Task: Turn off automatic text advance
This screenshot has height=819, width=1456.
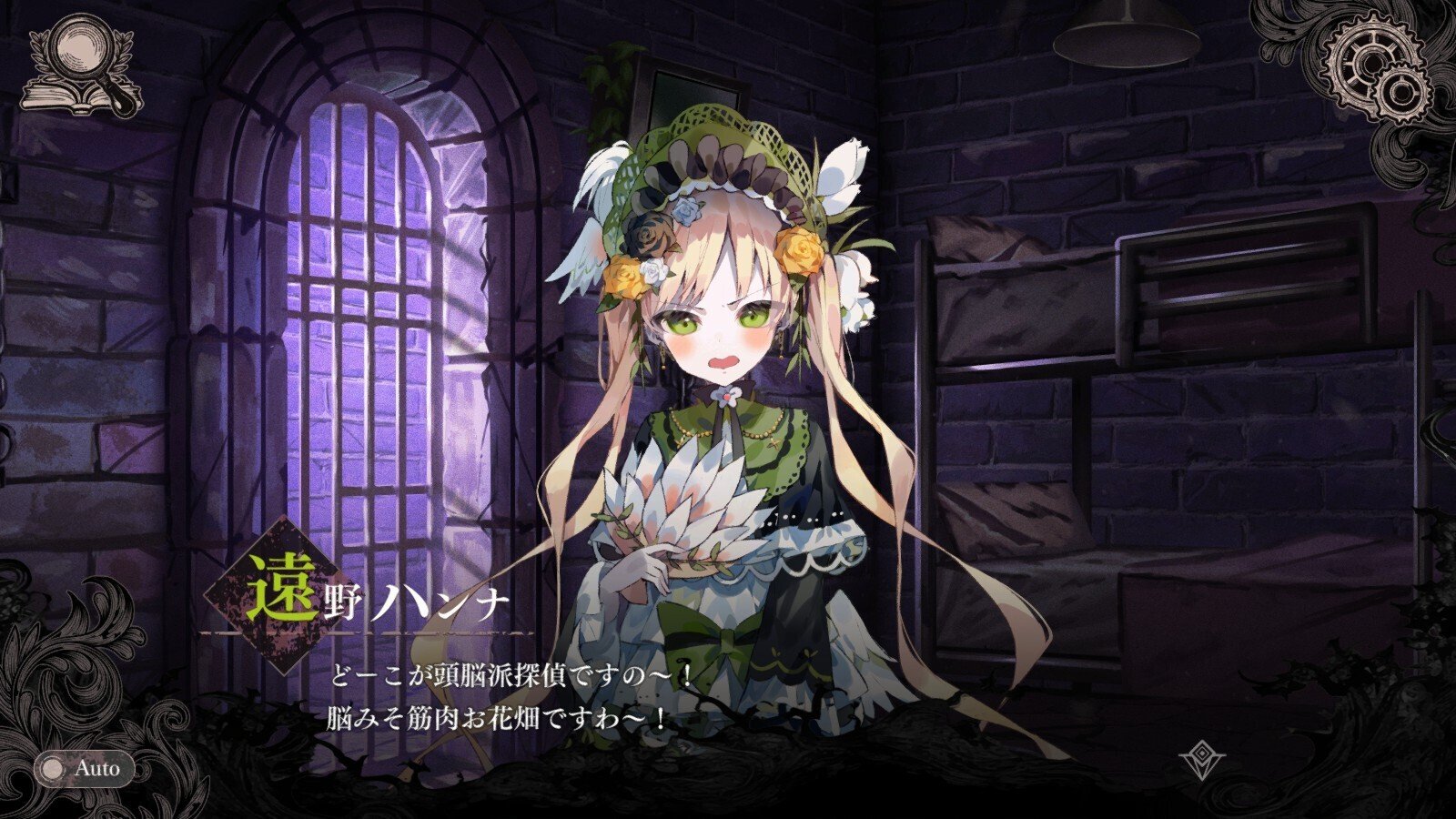Action: (86, 767)
